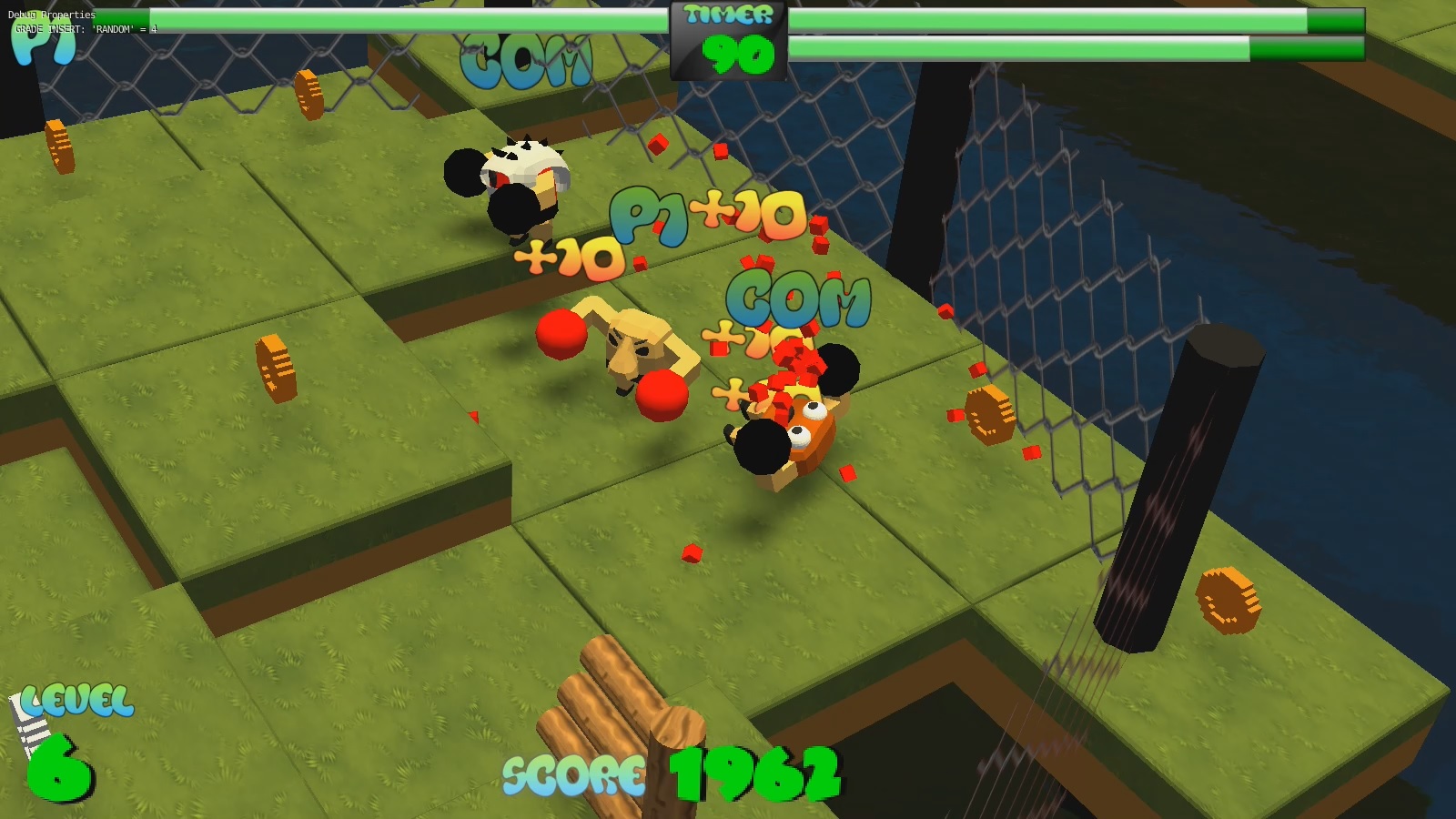Click the spinning coin near the right fence
Viewport: 1456px width, 819px height.
coord(992,414)
